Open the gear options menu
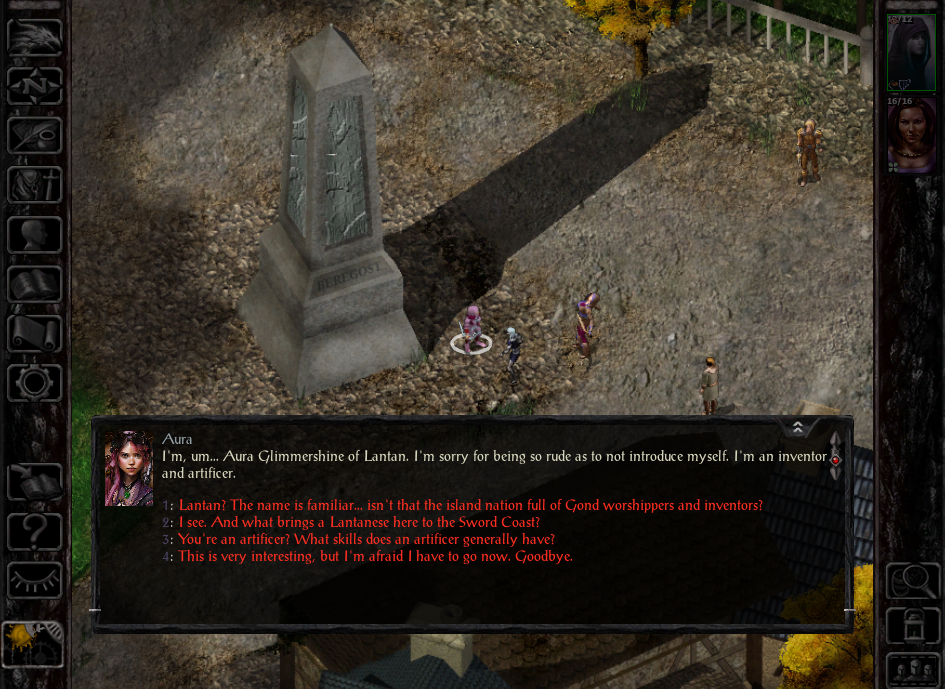Viewport: 945px width, 689px height. click(35, 382)
